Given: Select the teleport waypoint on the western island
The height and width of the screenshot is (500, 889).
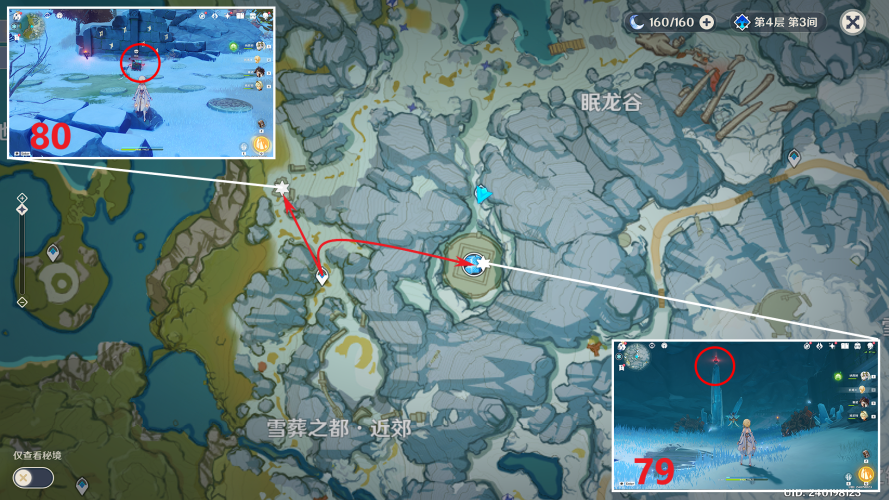Looking at the screenshot, I should (x=53, y=252).
